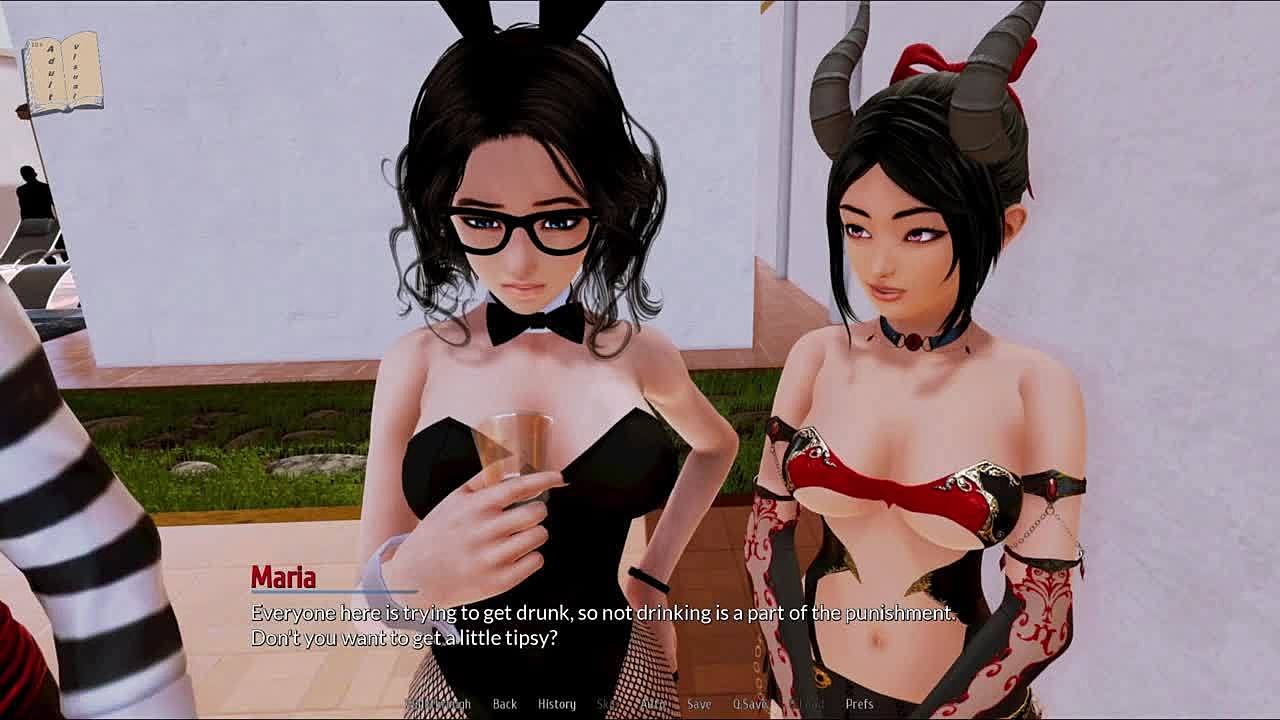Click Q.Save to quick save
This screenshot has height=720, width=1280.
750,704
